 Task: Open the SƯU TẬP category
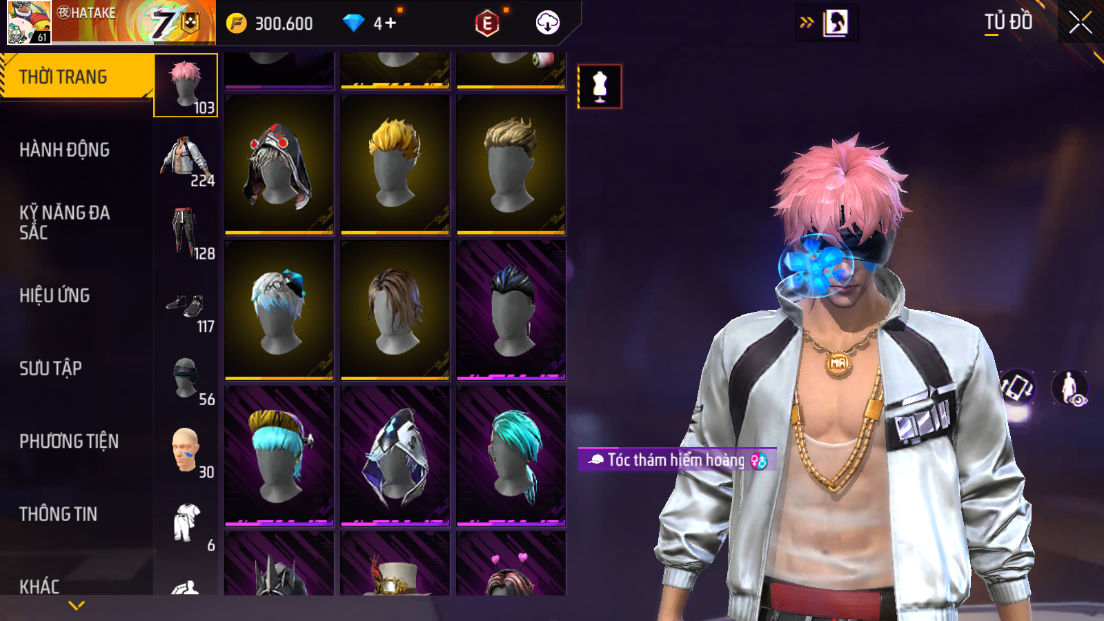coord(51,369)
